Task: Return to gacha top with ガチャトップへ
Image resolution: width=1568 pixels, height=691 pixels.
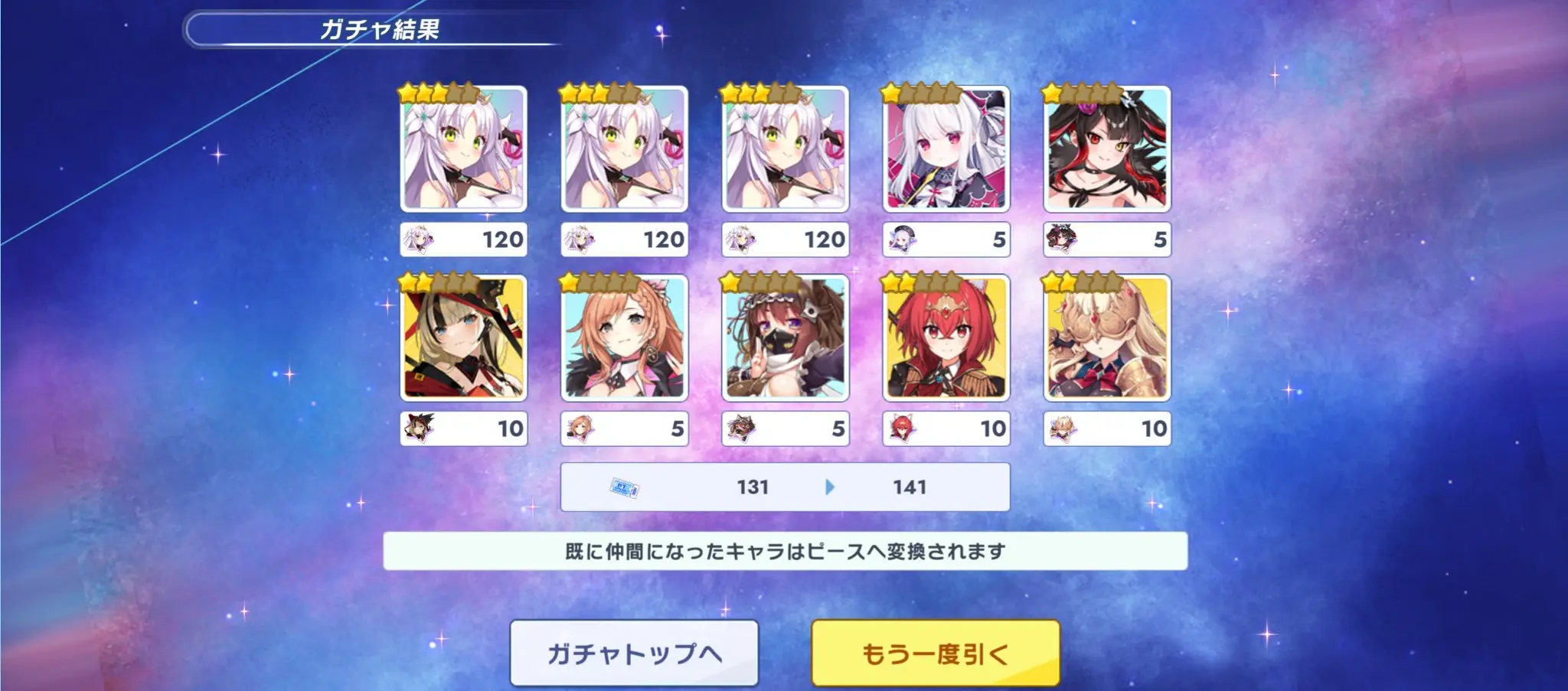Action: tap(634, 653)
